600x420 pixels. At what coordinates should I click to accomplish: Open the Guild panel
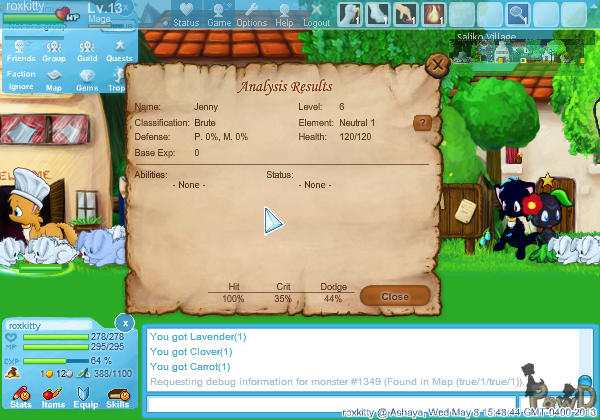click(86, 51)
